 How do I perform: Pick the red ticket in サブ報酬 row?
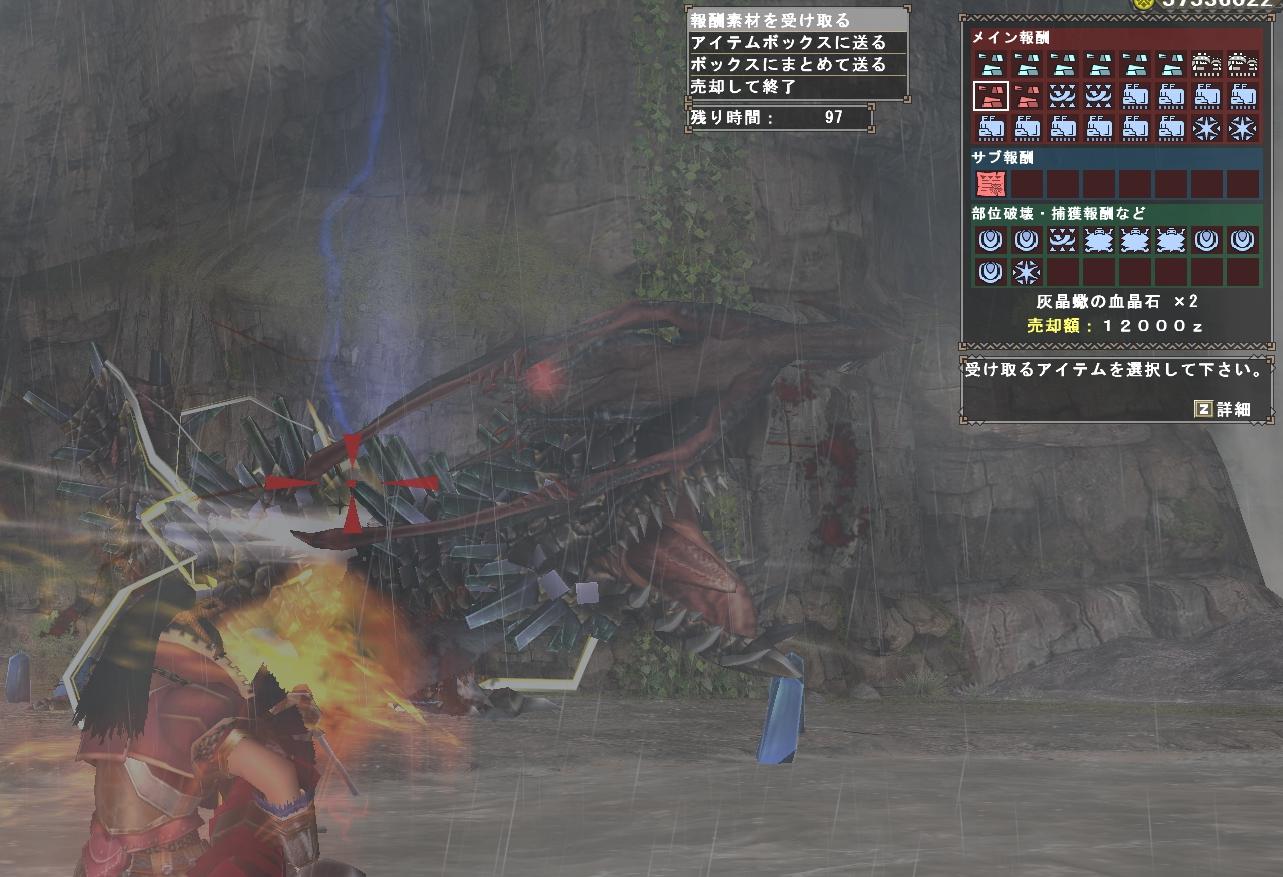990,184
